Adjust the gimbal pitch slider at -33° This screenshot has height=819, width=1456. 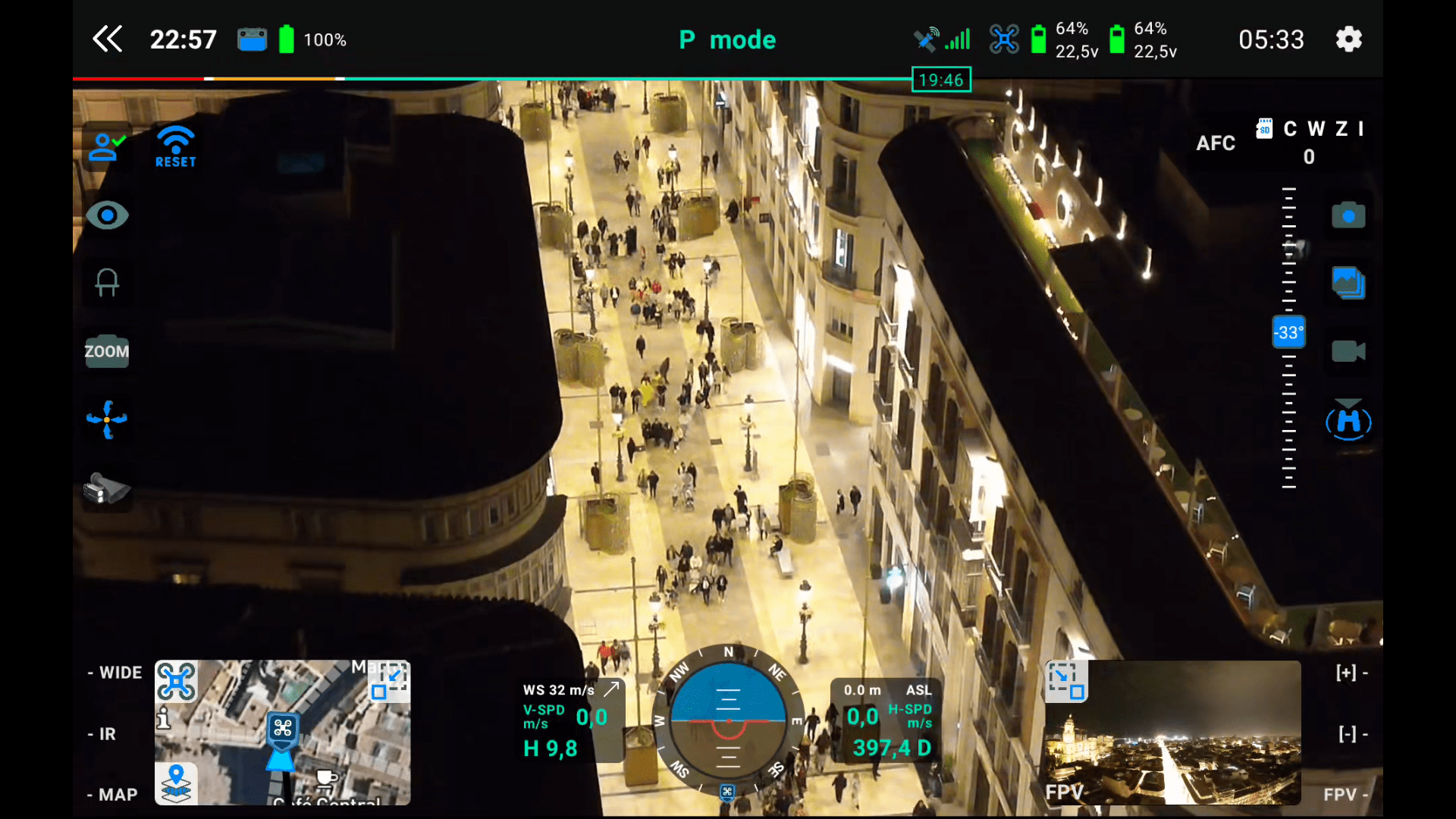tap(1288, 332)
